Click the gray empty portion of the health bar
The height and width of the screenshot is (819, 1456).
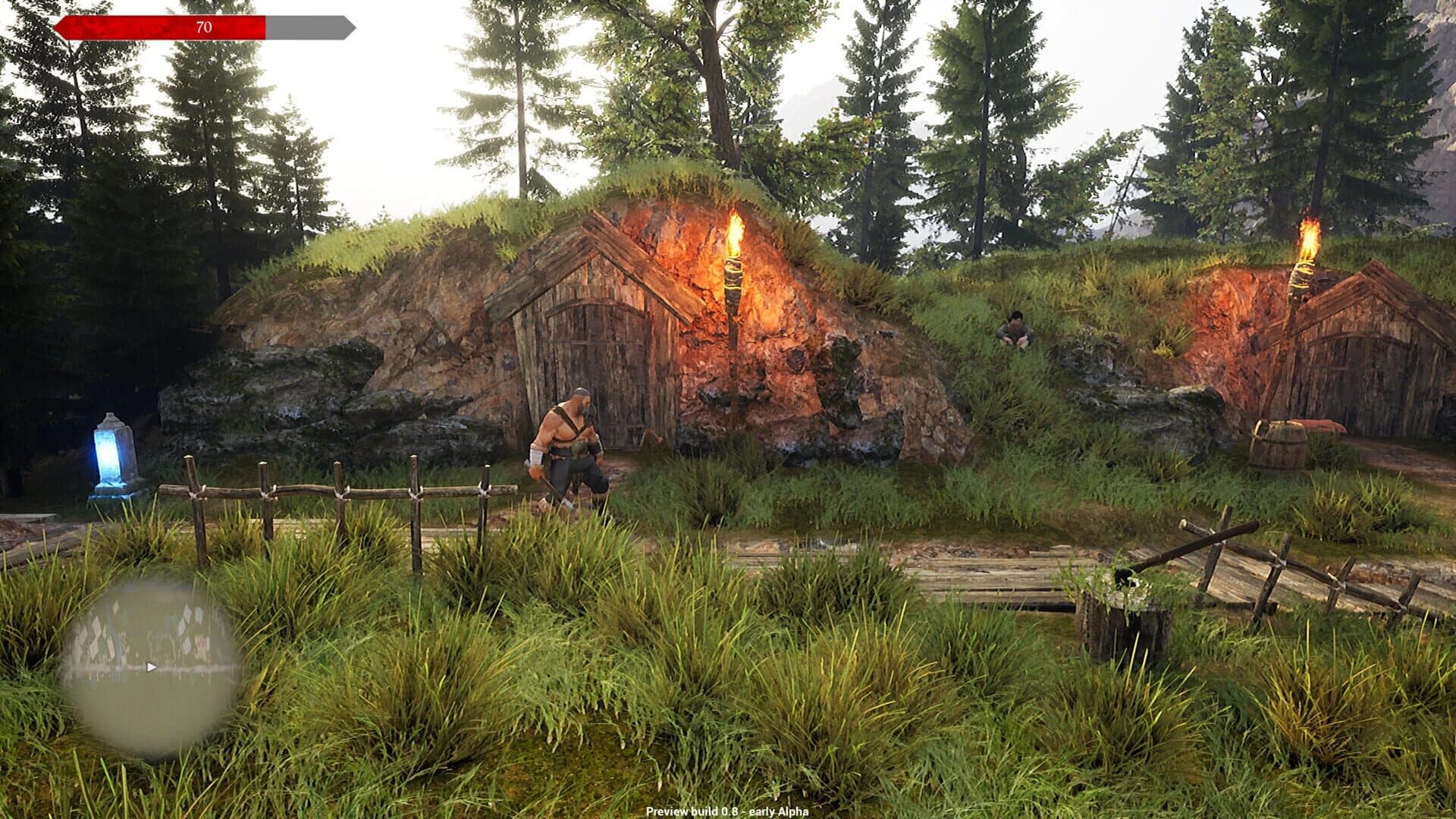tap(307, 25)
